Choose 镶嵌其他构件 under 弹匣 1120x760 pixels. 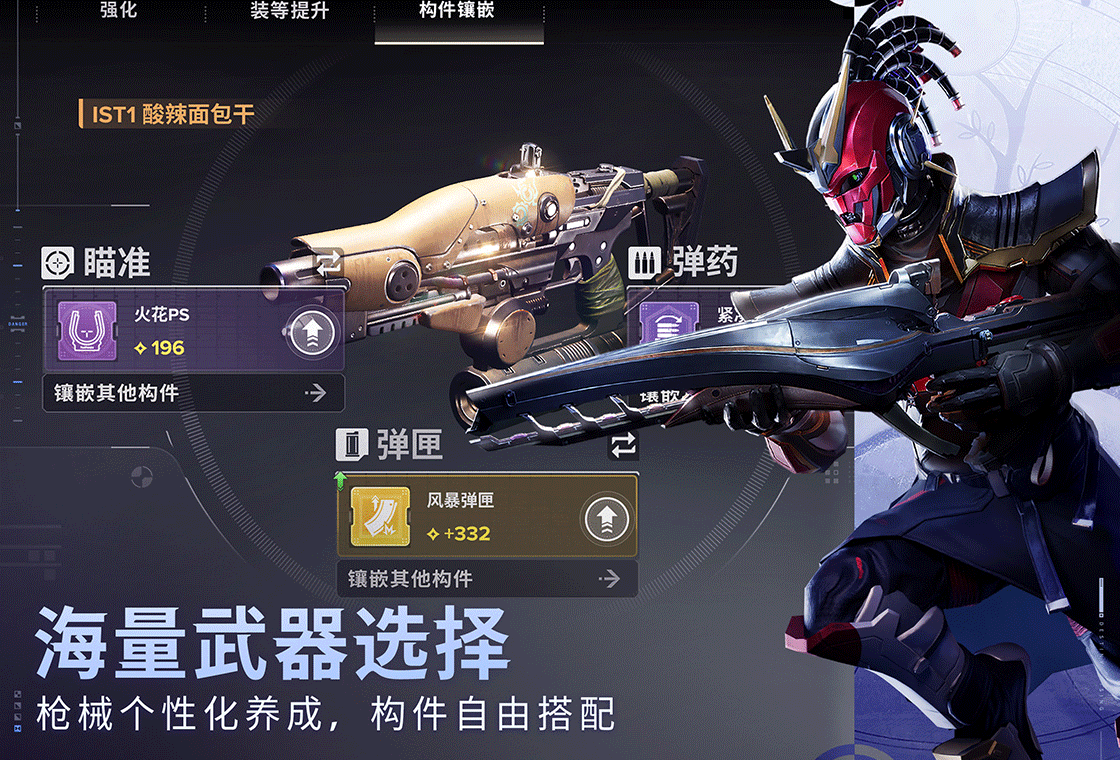pyautogui.click(x=487, y=579)
